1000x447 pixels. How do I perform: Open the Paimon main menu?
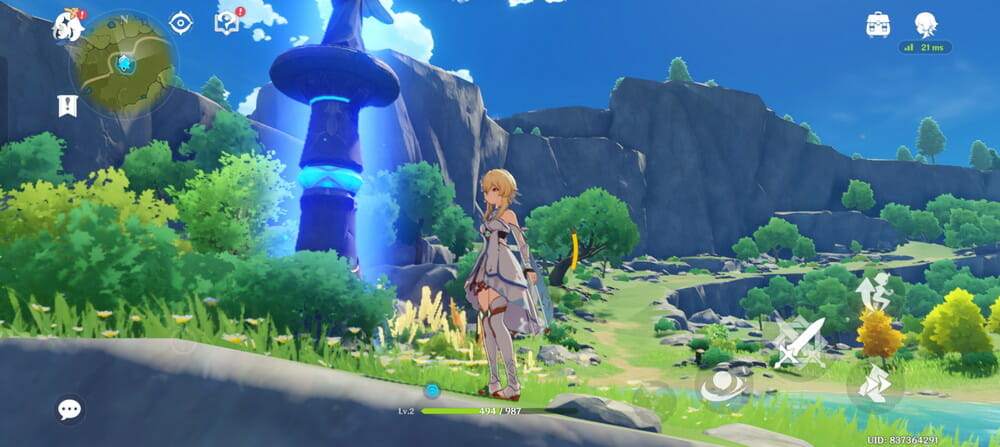tap(68, 25)
